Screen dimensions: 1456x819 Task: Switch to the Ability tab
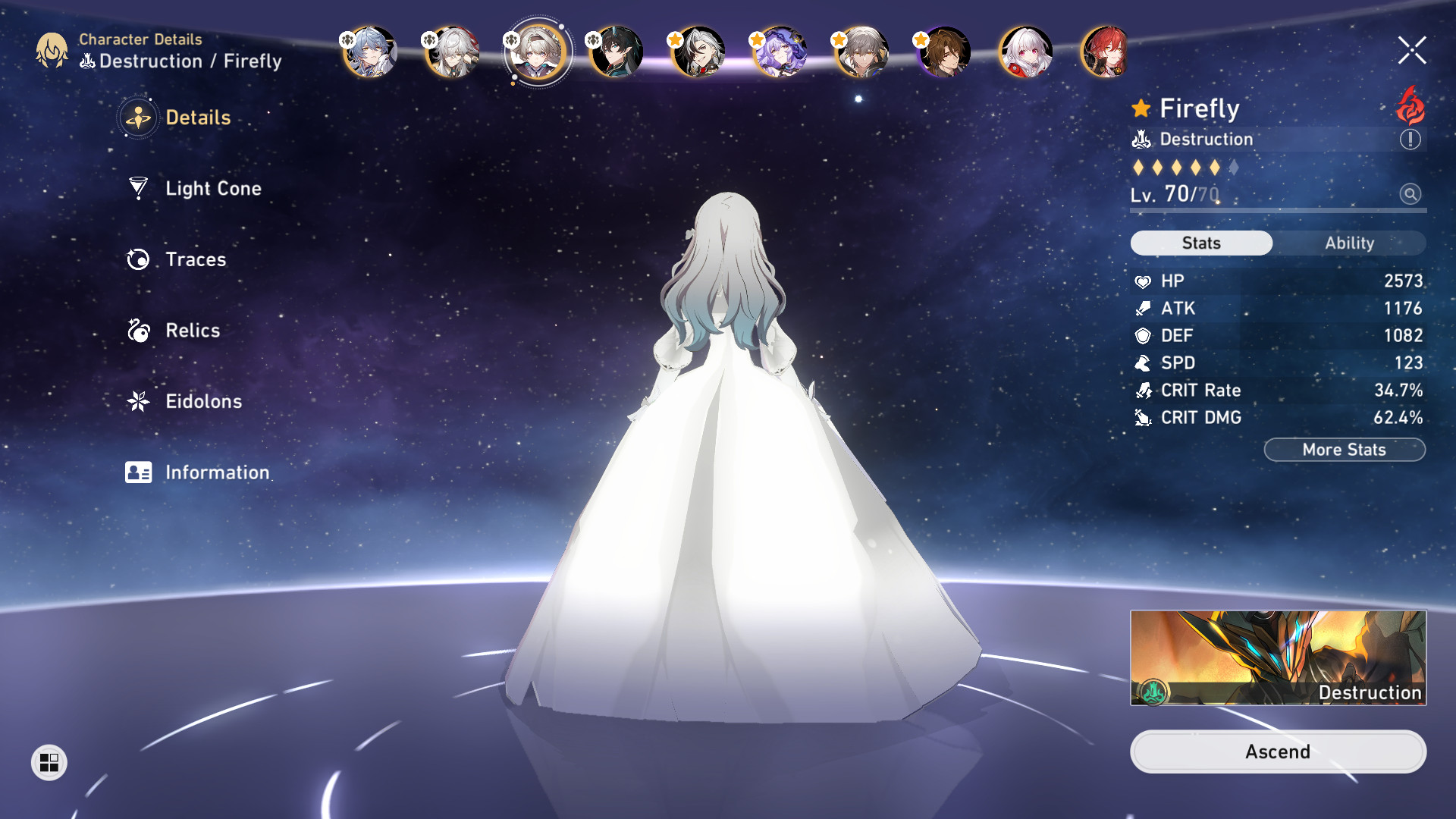(1351, 243)
